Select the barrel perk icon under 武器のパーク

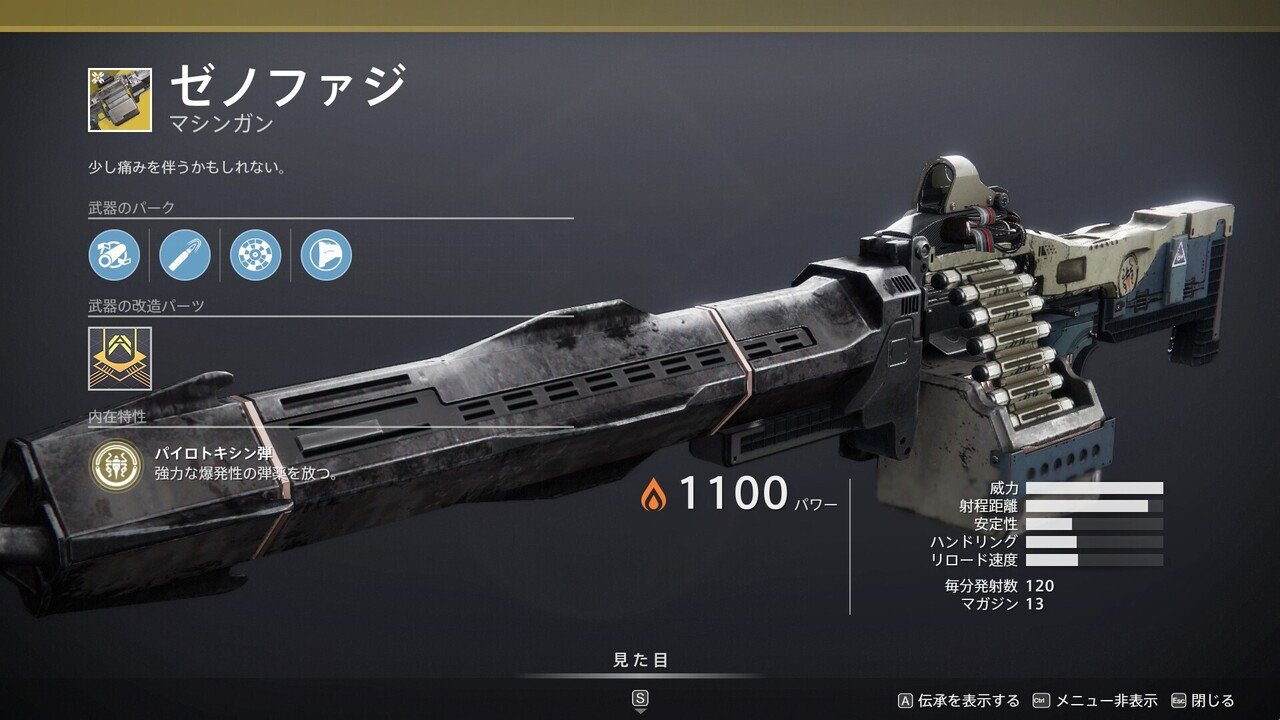[113, 253]
